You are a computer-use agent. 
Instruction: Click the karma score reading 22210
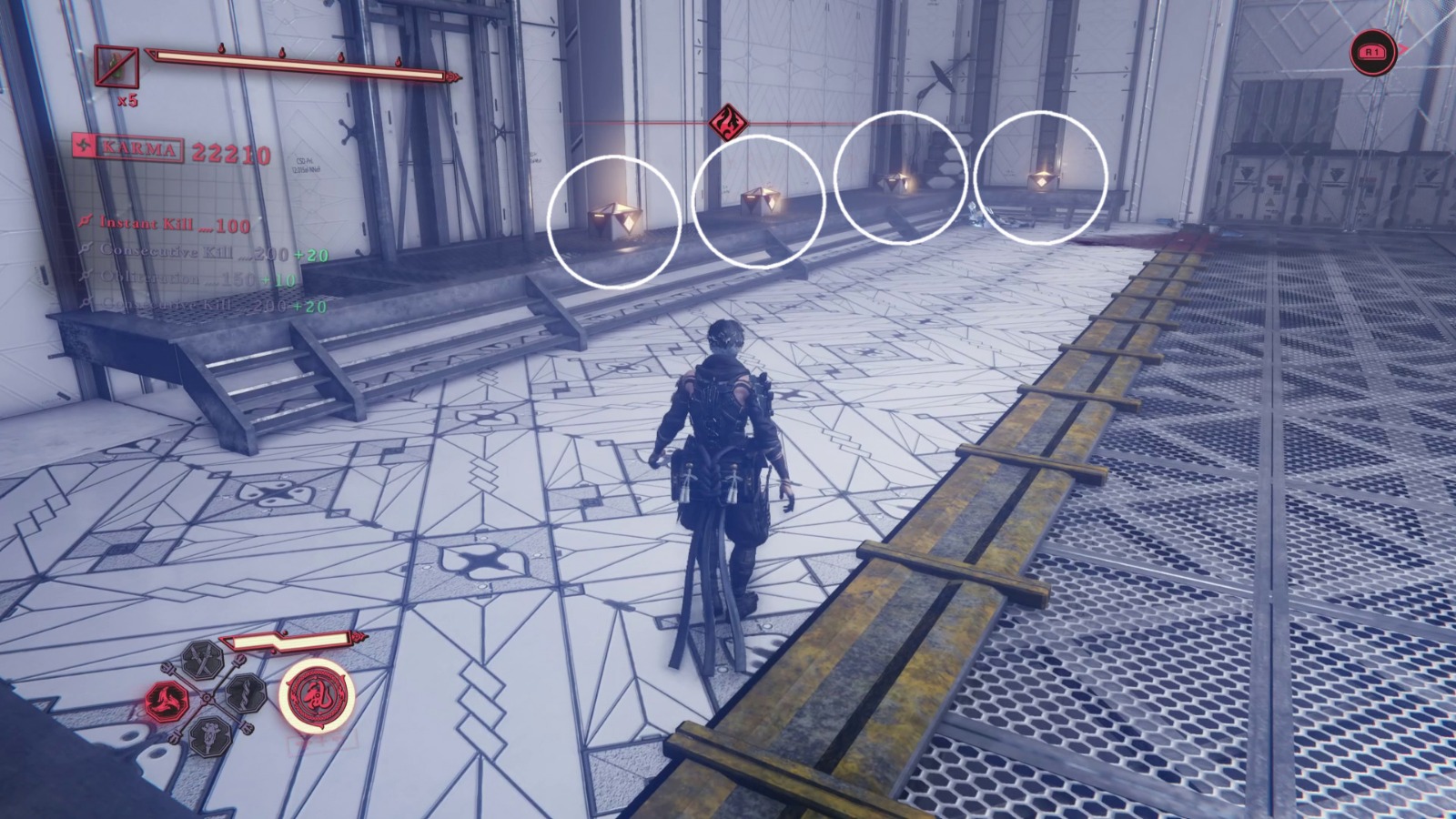pos(231,152)
